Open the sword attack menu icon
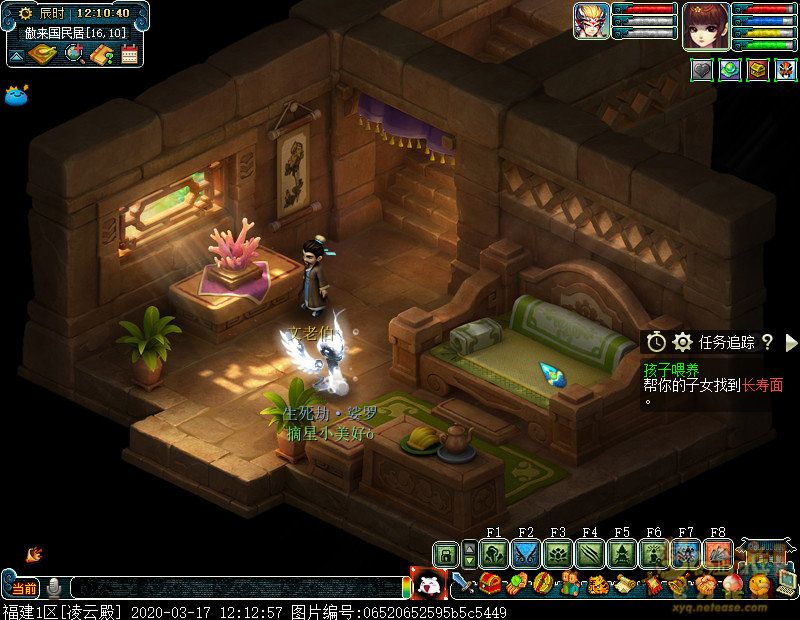Image resolution: width=800 pixels, height=620 pixels. 461,583
